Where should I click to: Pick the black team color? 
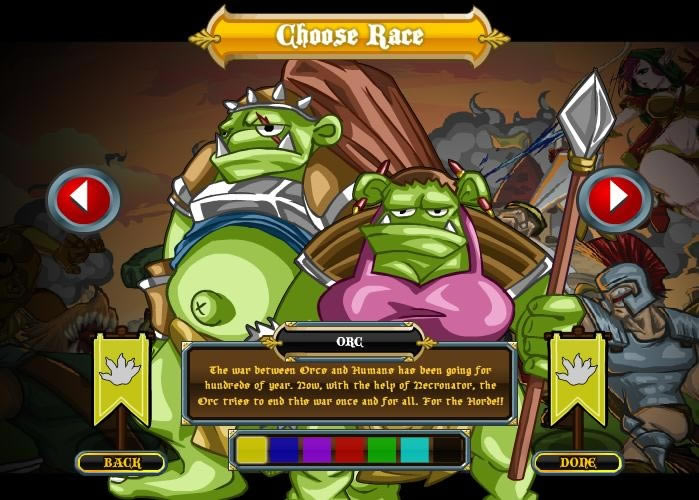[446, 450]
